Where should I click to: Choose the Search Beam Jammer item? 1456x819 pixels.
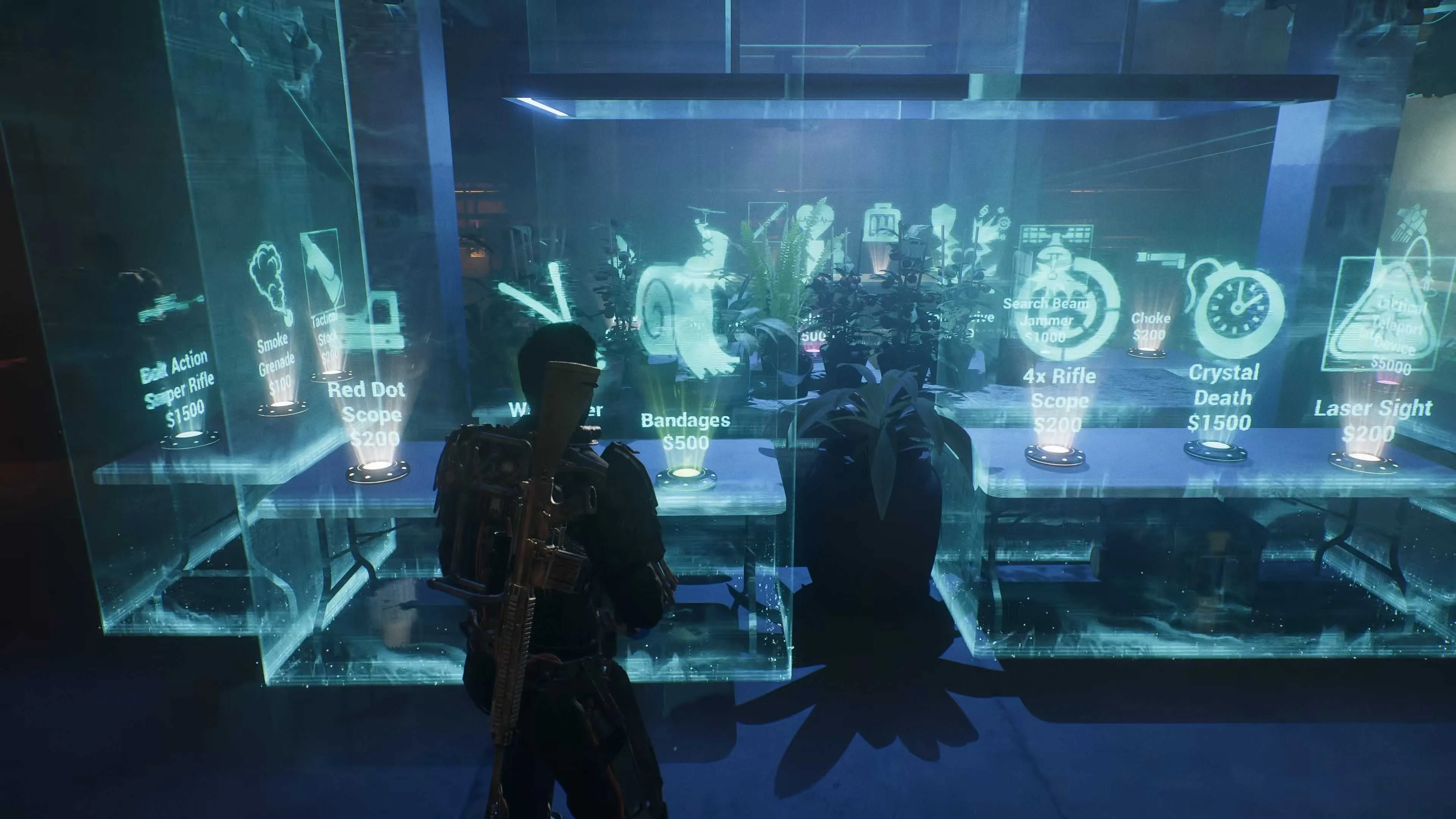(1046, 319)
